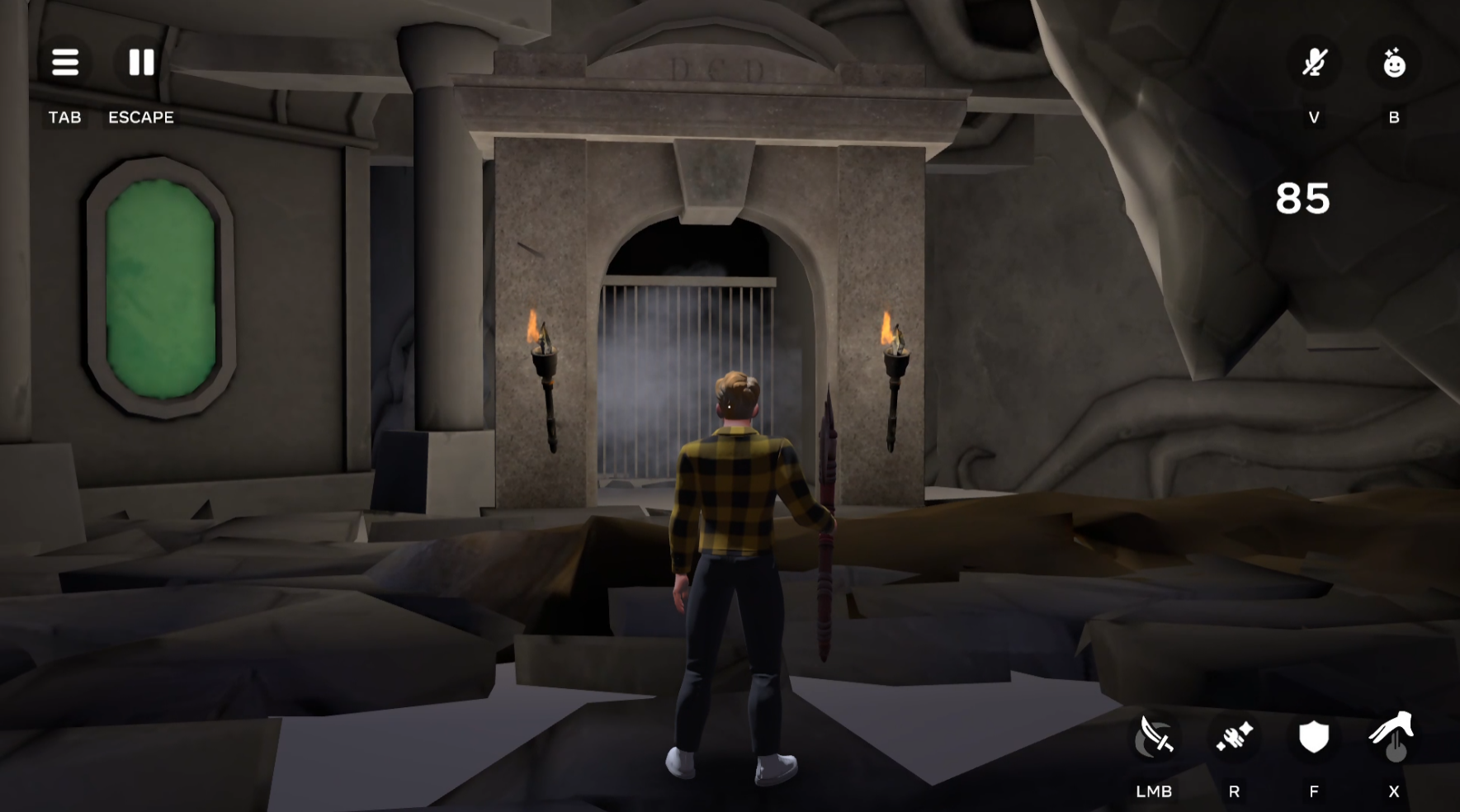The image size is (1460, 812).
Task: Use the sparkling fist special ability
Action: [1234, 736]
